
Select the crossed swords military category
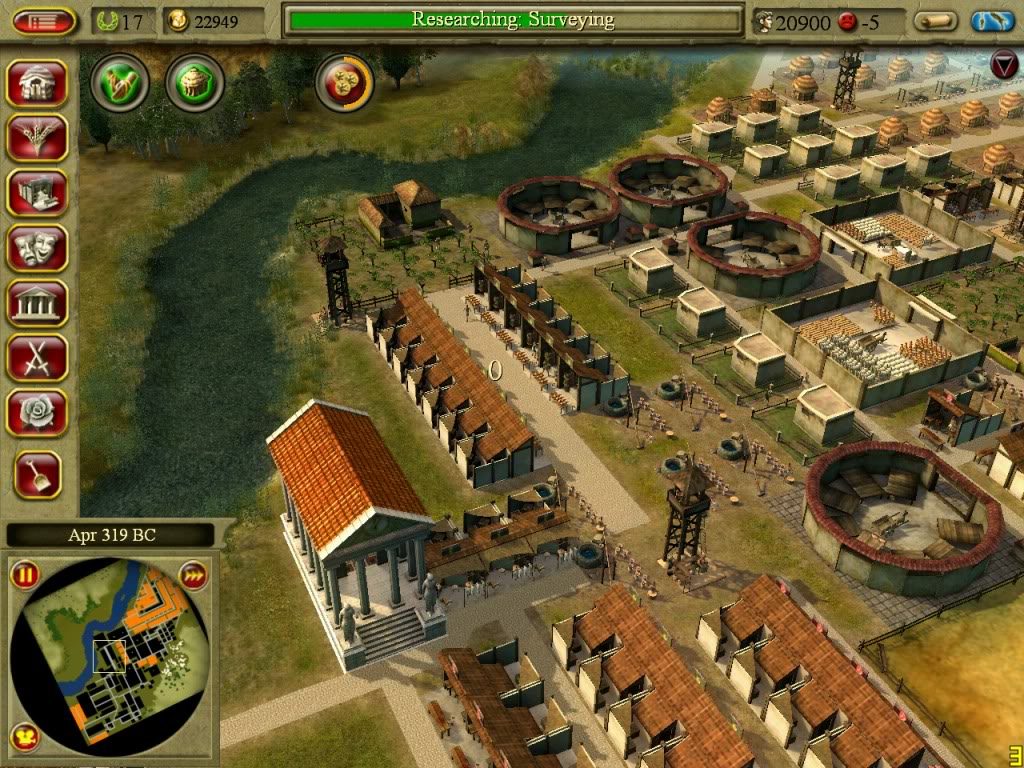tap(37, 357)
